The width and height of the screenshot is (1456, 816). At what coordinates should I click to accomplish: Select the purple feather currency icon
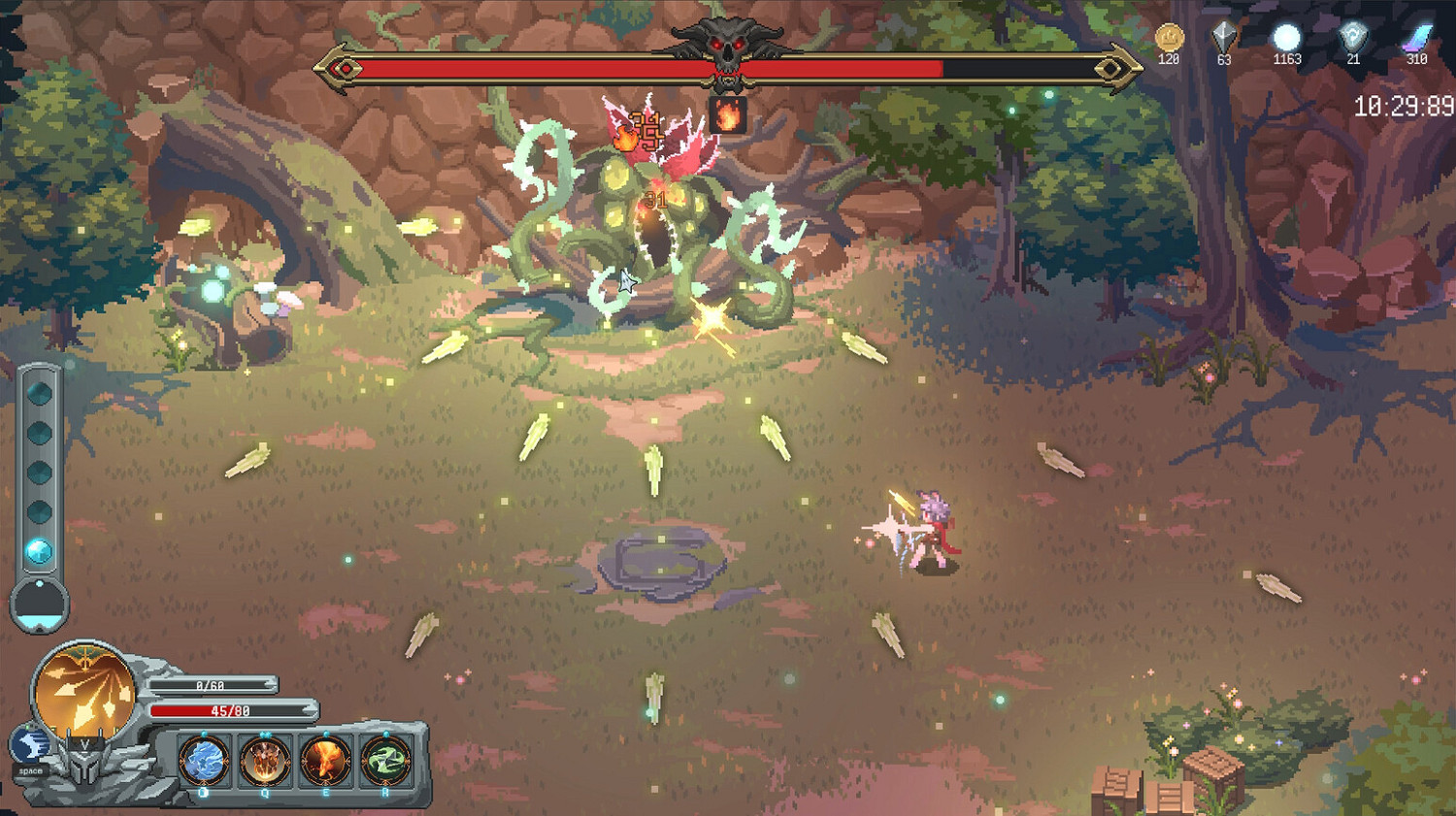[1419, 39]
